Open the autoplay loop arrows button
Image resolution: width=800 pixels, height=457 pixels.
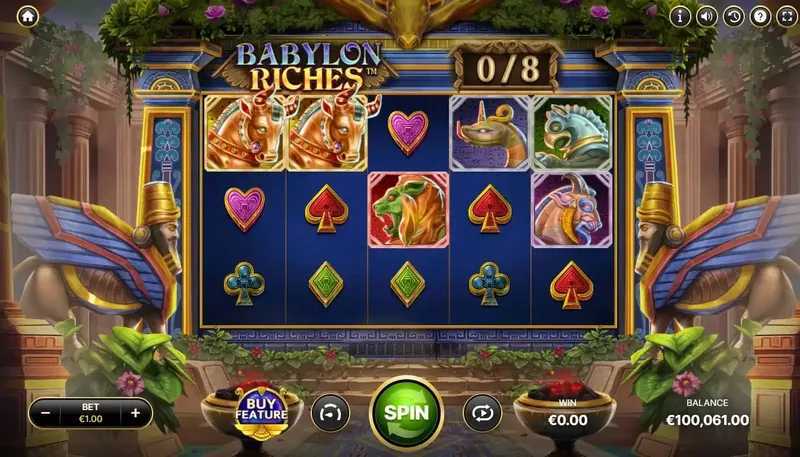pos(482,412)
